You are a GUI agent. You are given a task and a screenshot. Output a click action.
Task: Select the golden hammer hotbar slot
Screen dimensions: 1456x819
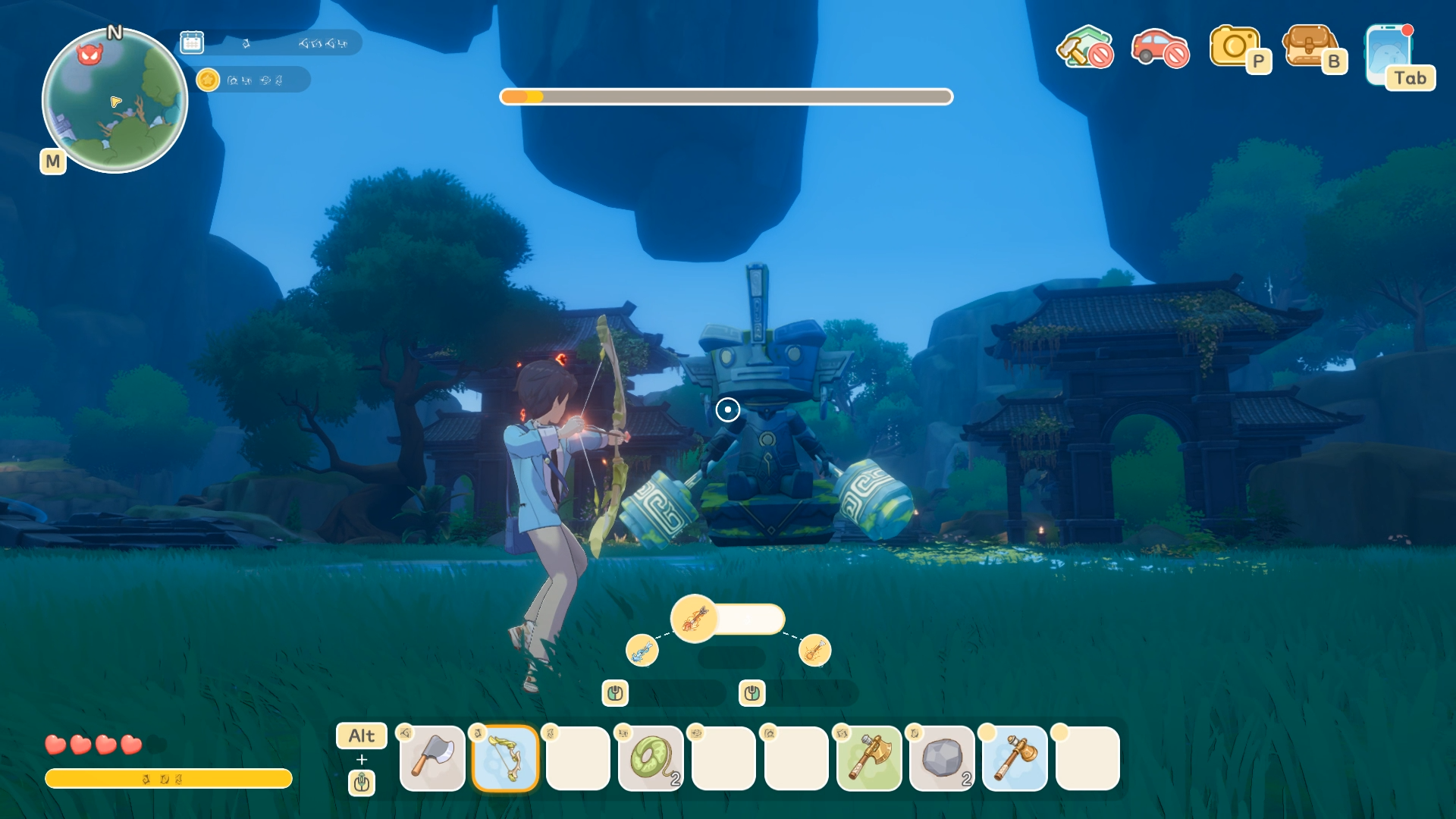[x=1015, y=758]
